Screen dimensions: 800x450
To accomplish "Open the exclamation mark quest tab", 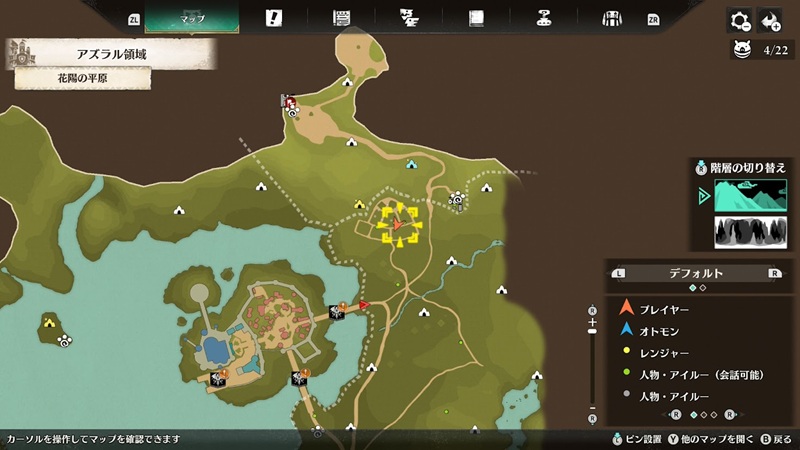I will tap(275, 18).
